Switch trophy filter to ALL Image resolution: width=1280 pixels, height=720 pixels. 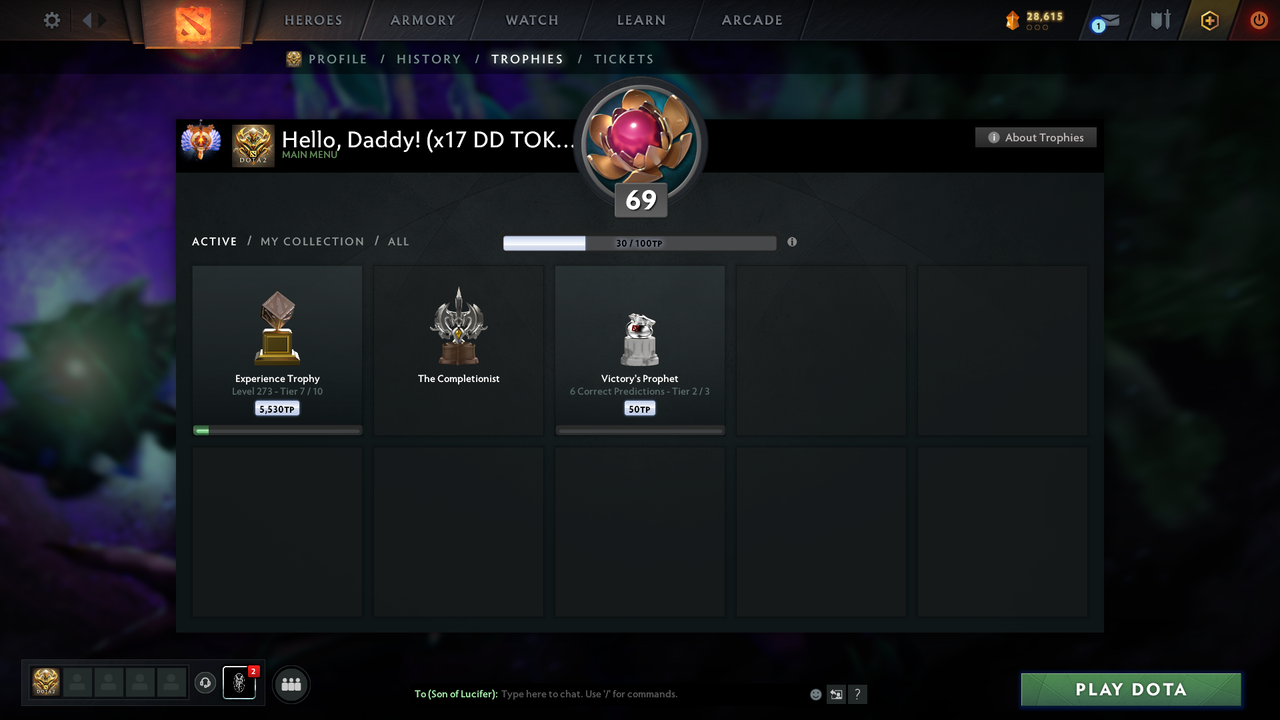[398, 241]
